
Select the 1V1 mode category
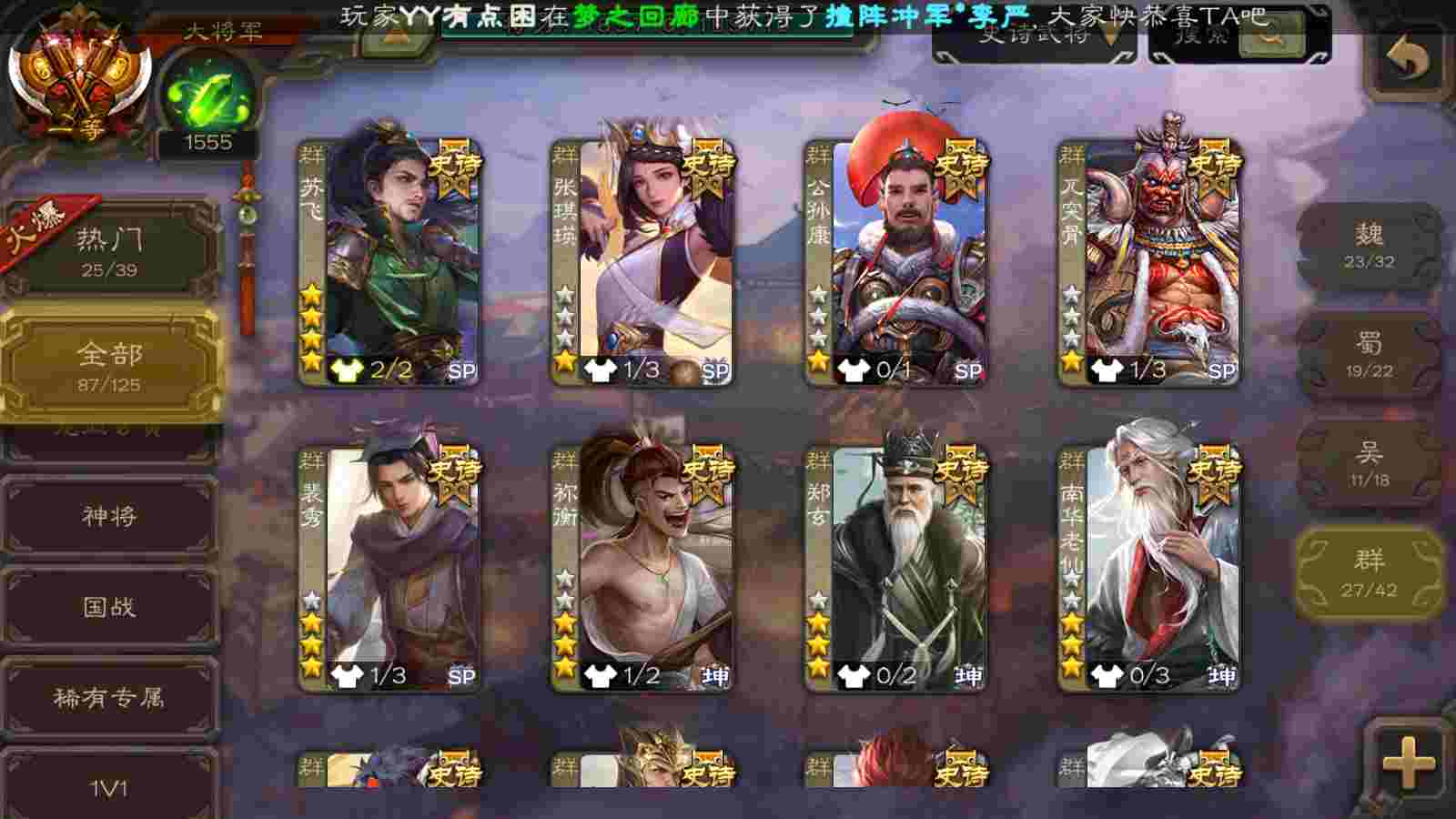(109, 786)
